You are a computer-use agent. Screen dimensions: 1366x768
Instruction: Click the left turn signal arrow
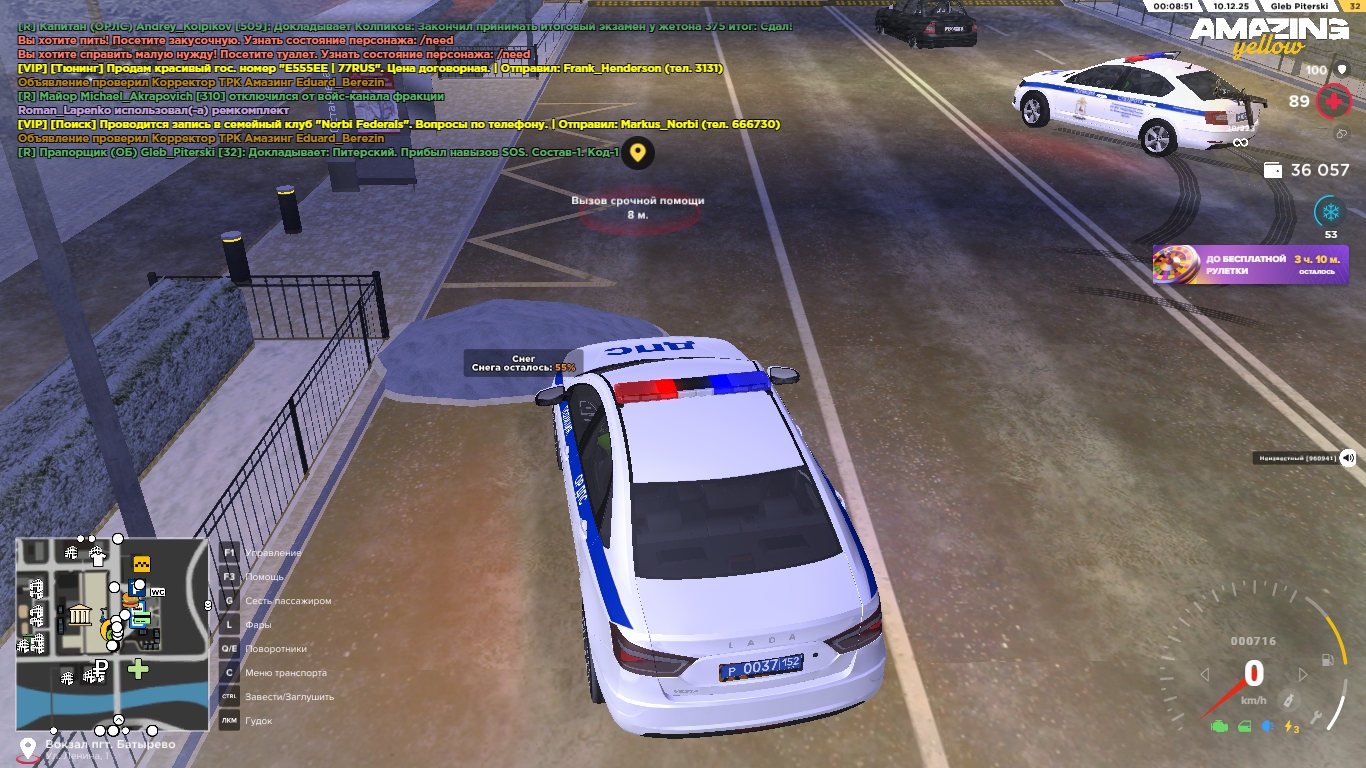pos(1205,675)
